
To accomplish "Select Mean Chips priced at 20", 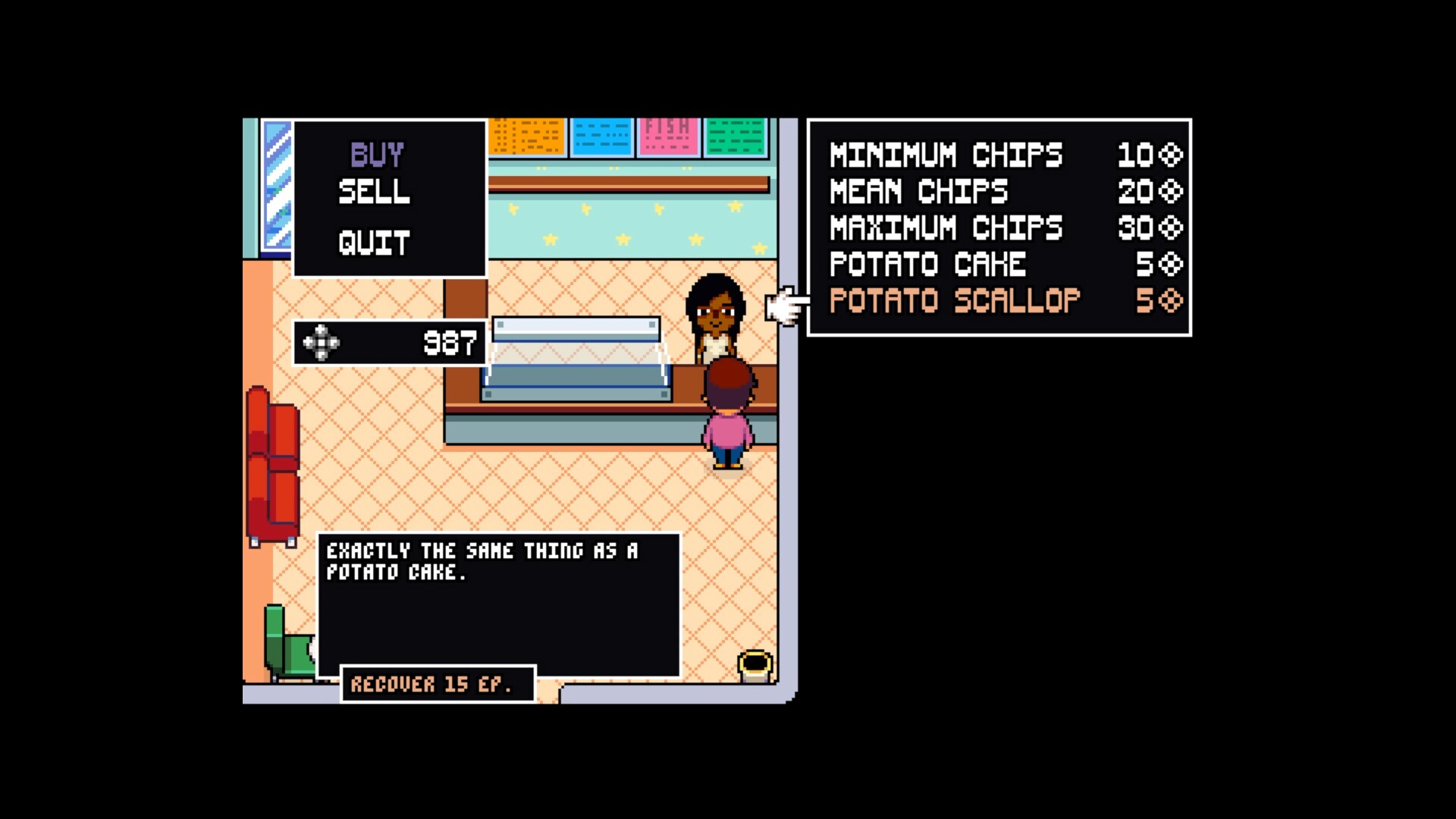I will coord(918,191).
